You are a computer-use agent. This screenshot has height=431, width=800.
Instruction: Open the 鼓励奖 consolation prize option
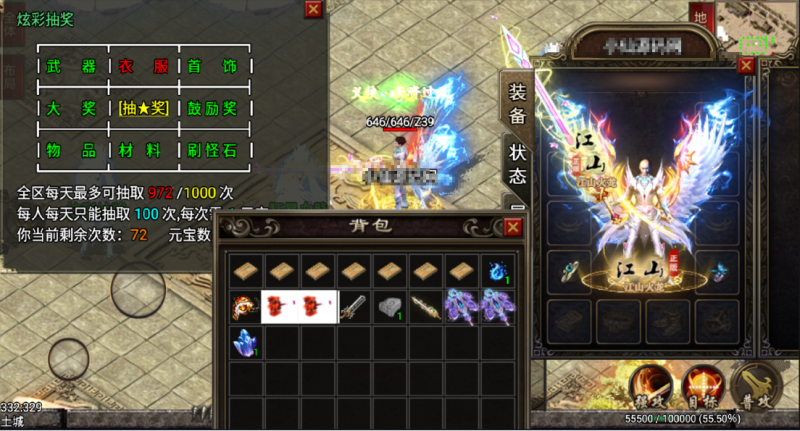click(x=211, y=108)
